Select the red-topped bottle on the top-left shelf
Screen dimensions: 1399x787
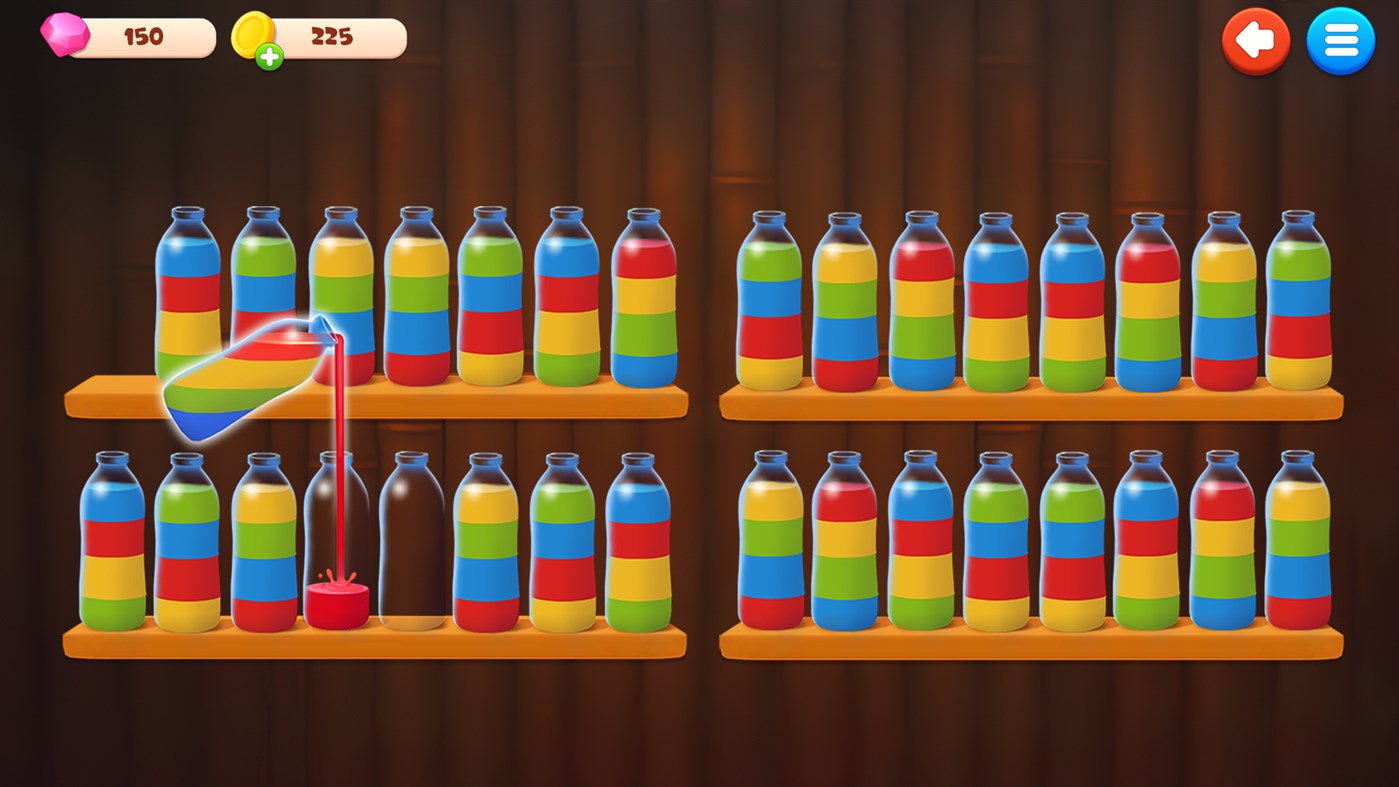click(x=645, y=300)
